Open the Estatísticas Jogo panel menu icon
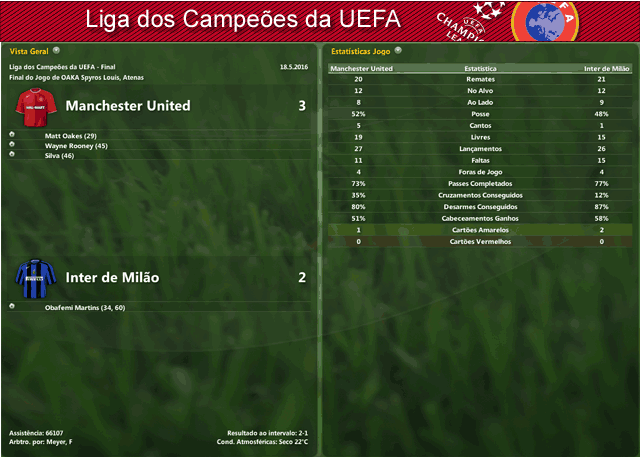 [x=398, y=49]
